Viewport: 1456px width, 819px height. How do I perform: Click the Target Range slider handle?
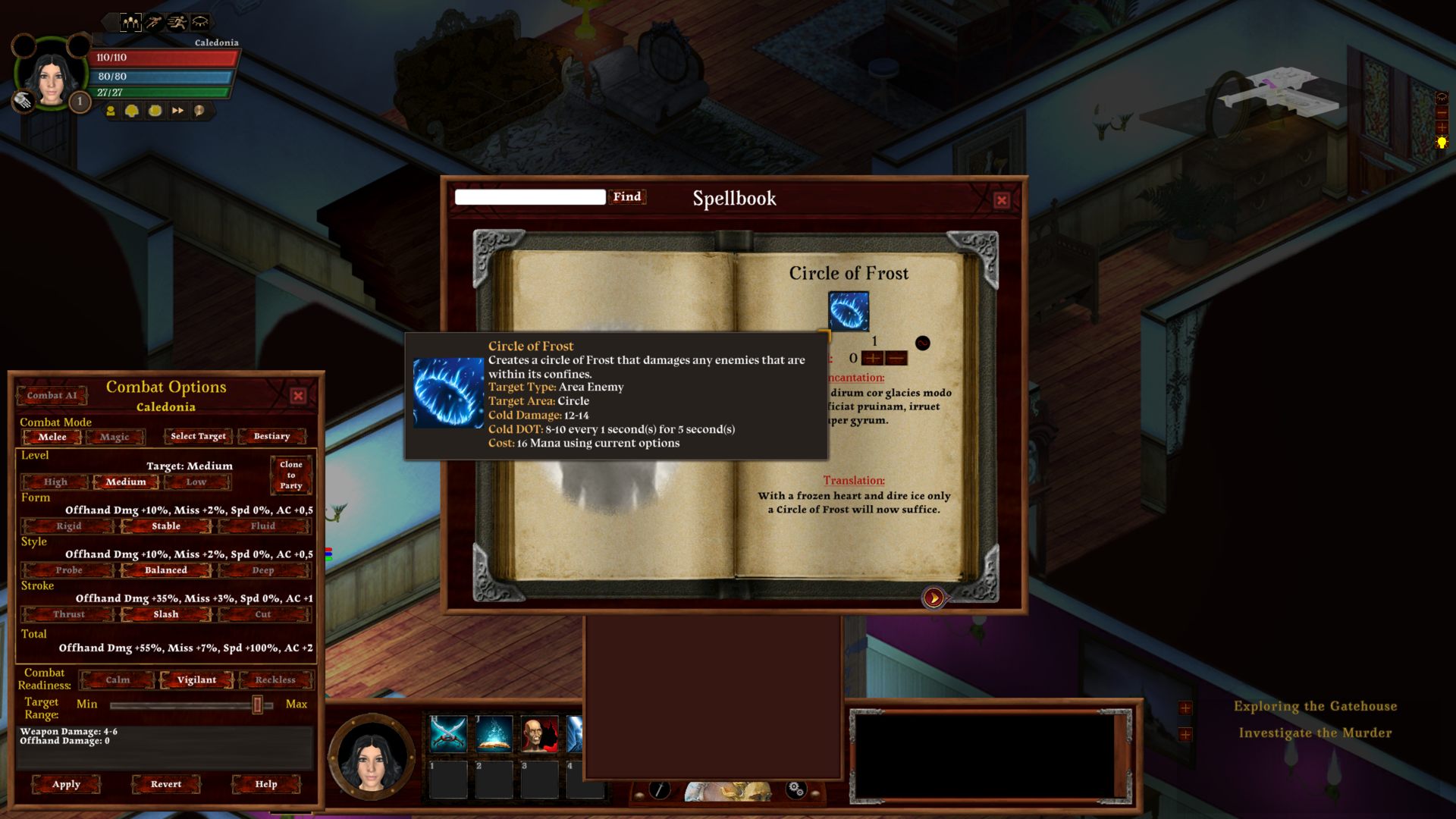258,705
